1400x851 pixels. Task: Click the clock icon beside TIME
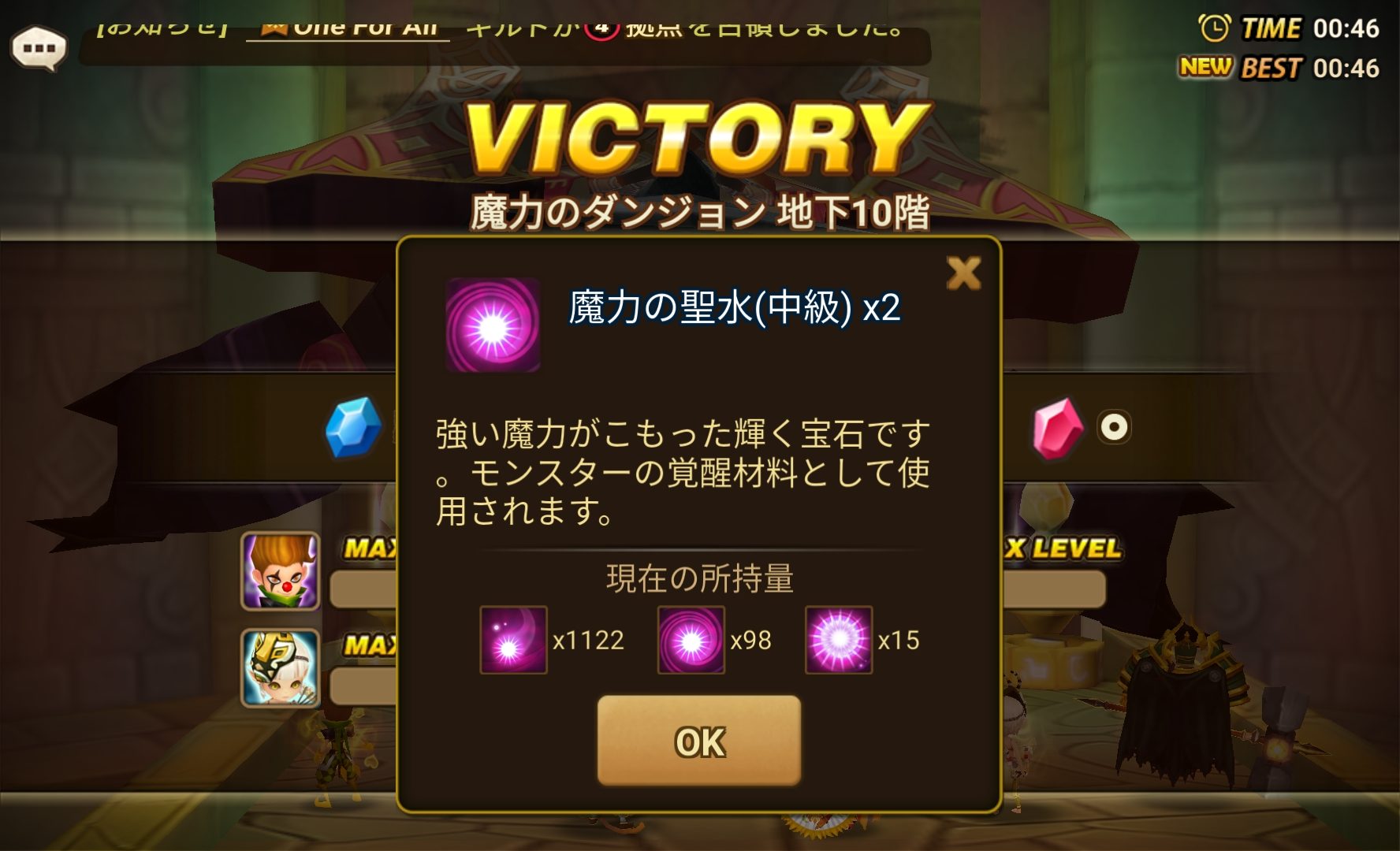[x=1213, y=28]
